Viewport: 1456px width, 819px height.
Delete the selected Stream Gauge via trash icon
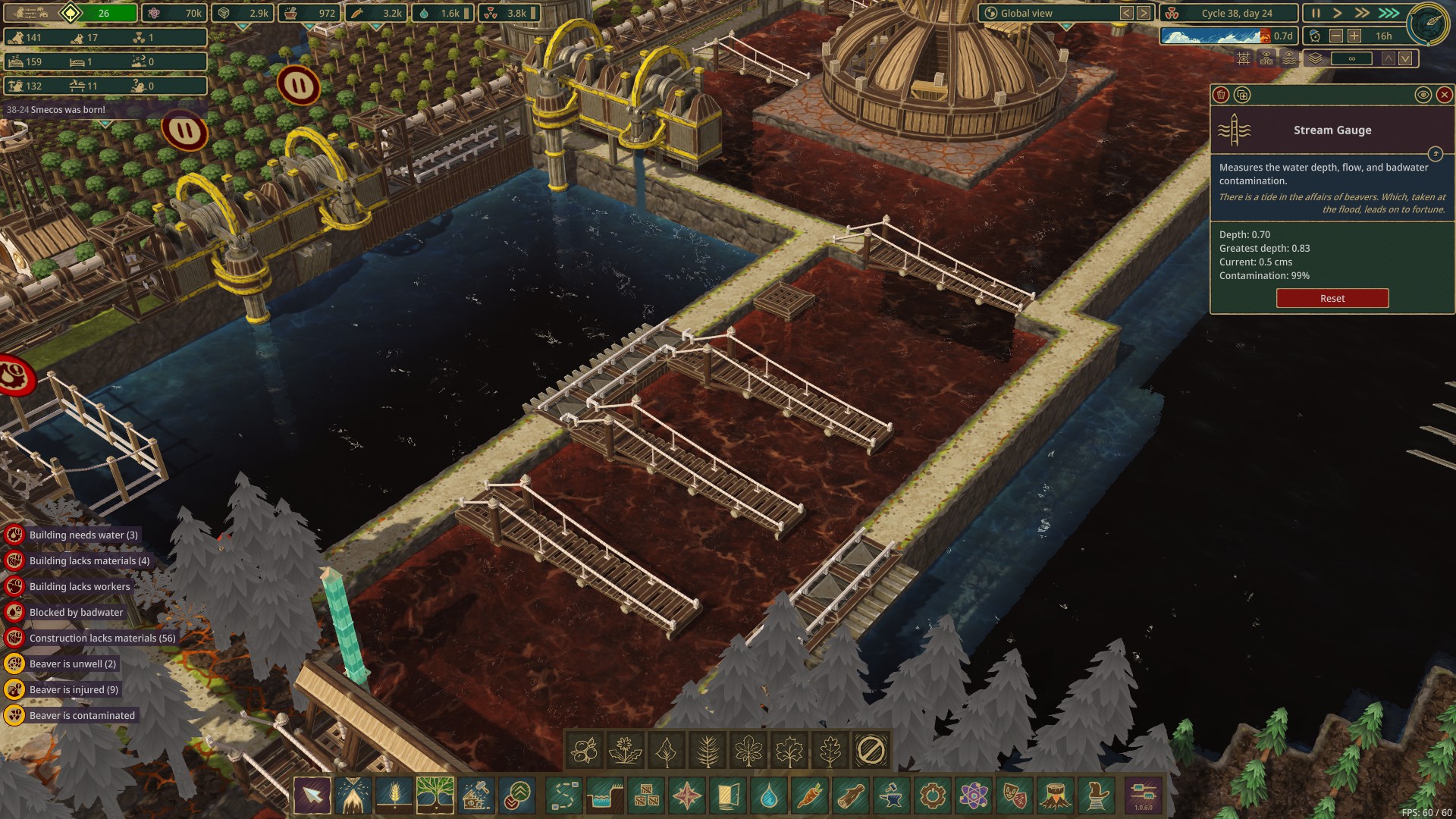tap(1221, 95)
